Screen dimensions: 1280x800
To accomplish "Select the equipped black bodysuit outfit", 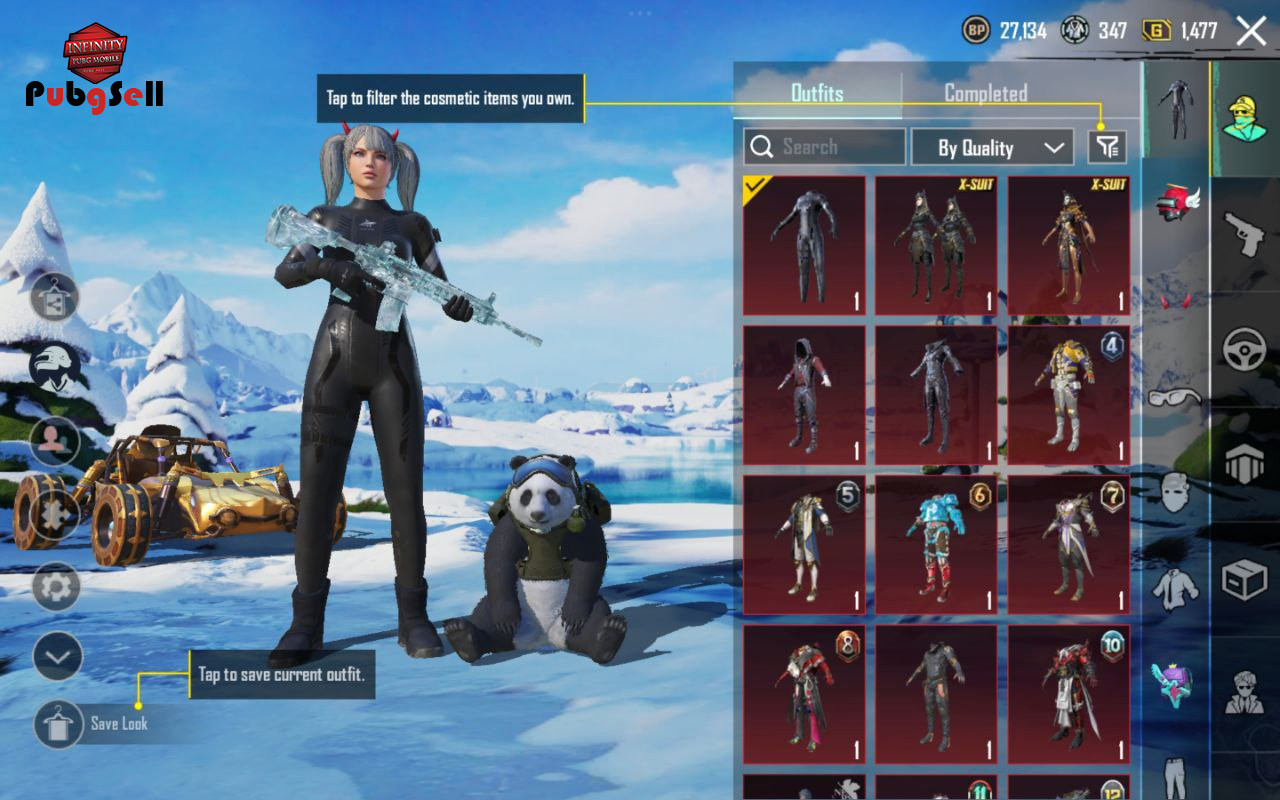I will pyautogui.click(x=804, y=246).
